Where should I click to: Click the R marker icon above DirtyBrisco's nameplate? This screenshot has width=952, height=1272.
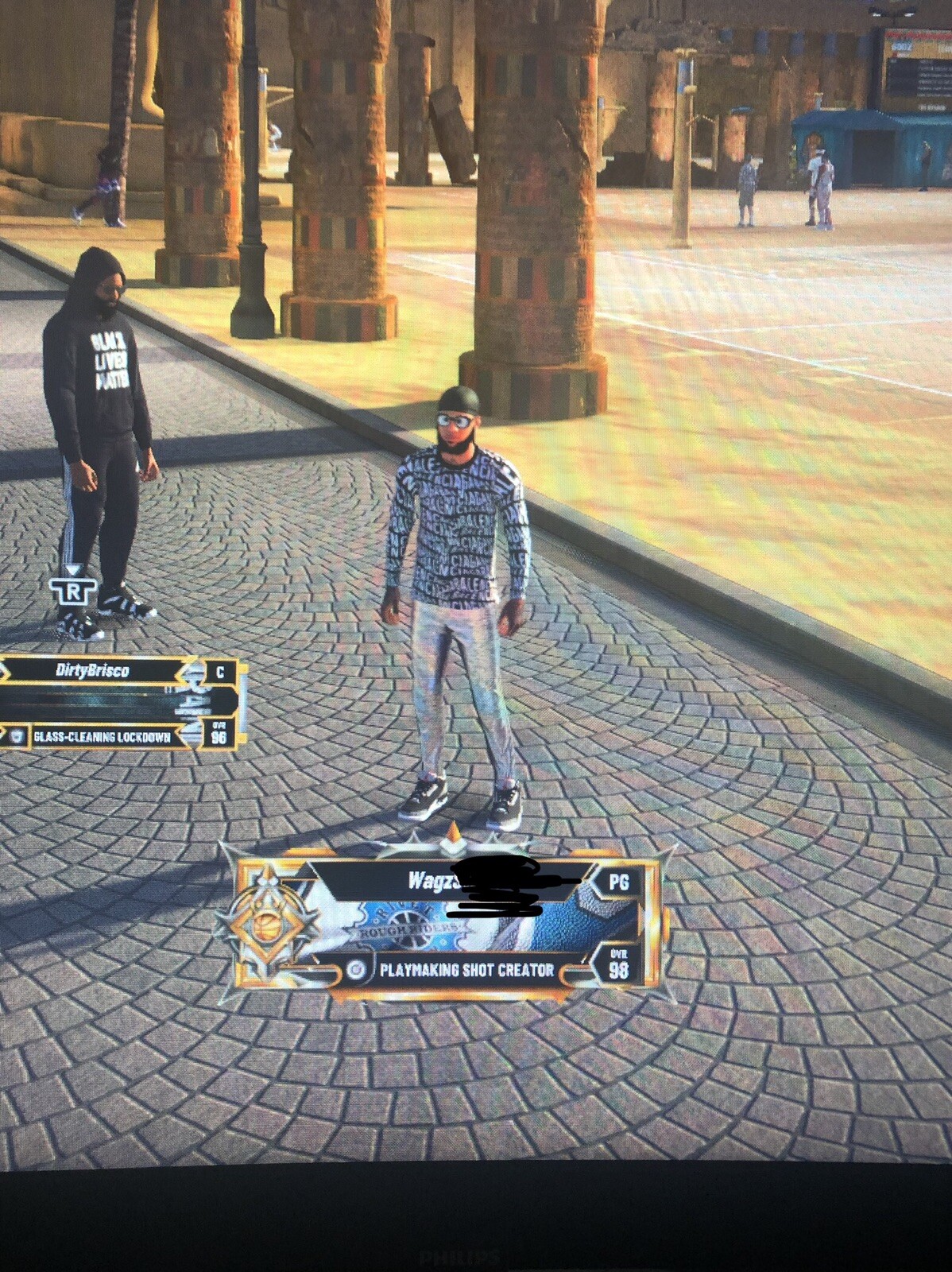tap(73, 590)
